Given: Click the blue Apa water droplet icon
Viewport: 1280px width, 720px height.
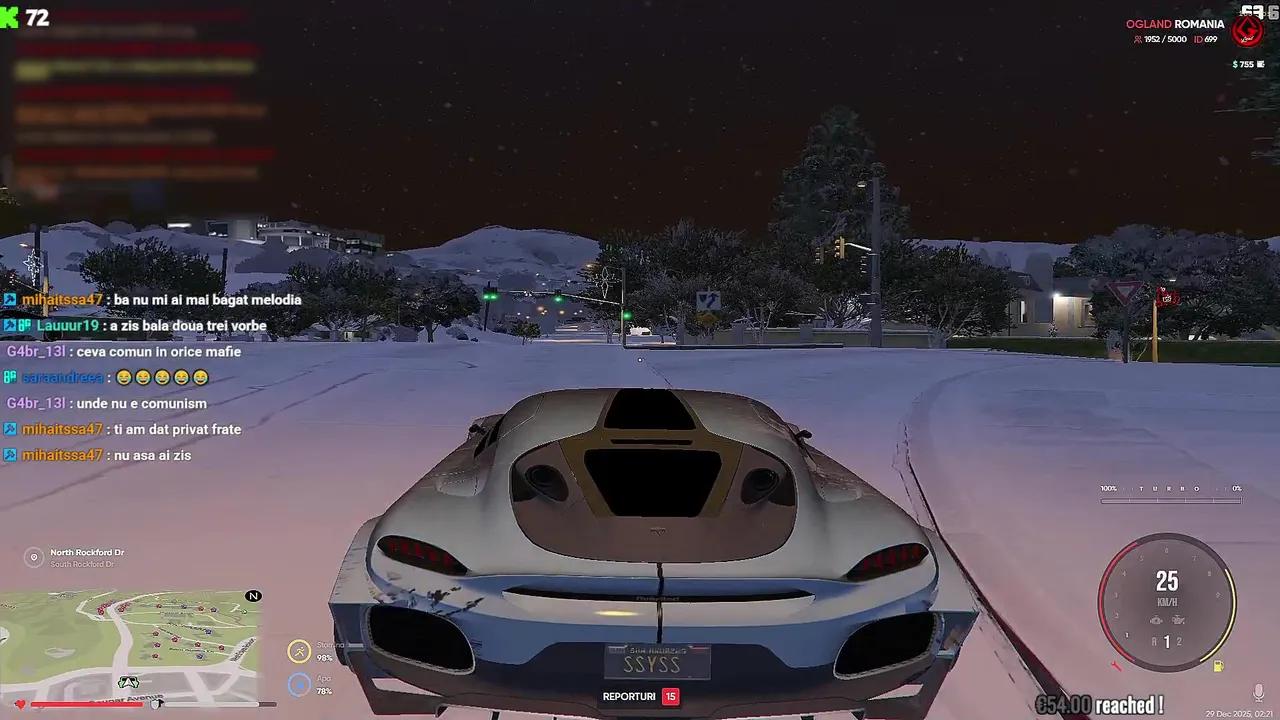Looking at the screenshot, I should [299, 685].
